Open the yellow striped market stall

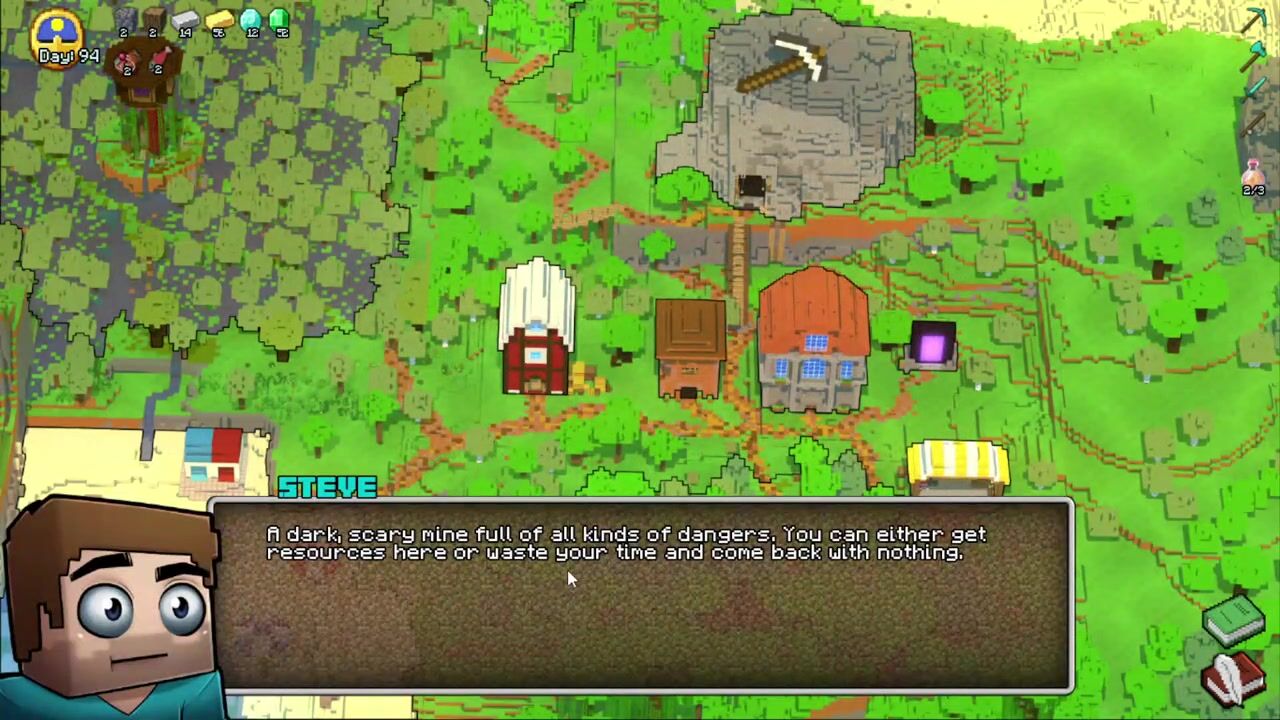[957, 466]
